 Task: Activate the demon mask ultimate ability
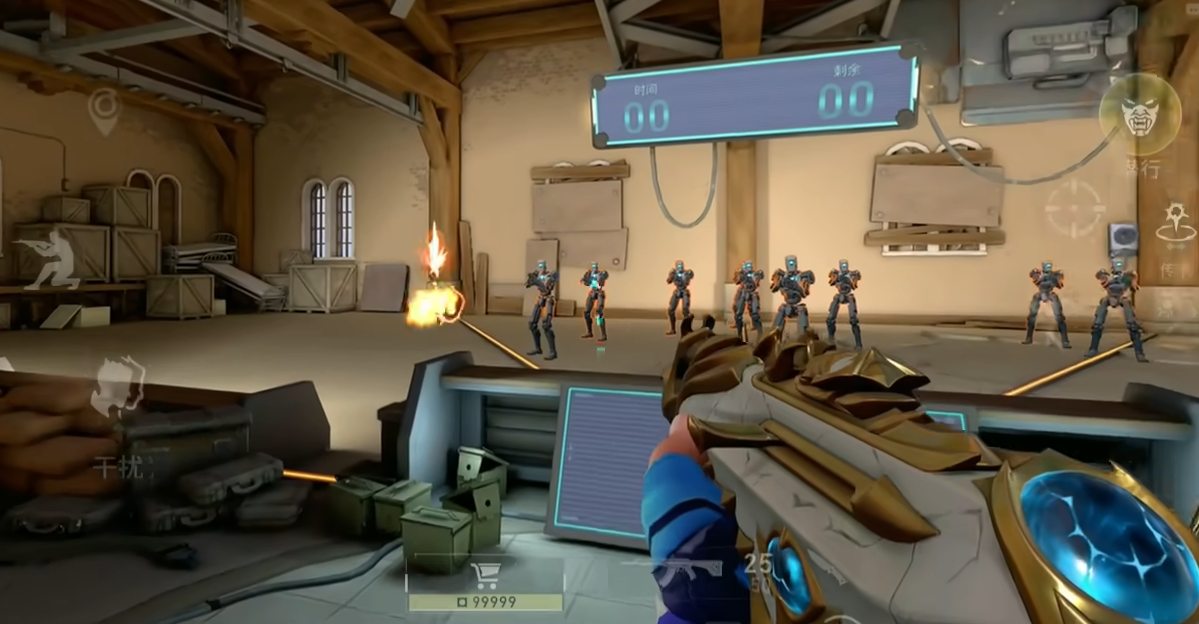click(x=1139, y=115)
